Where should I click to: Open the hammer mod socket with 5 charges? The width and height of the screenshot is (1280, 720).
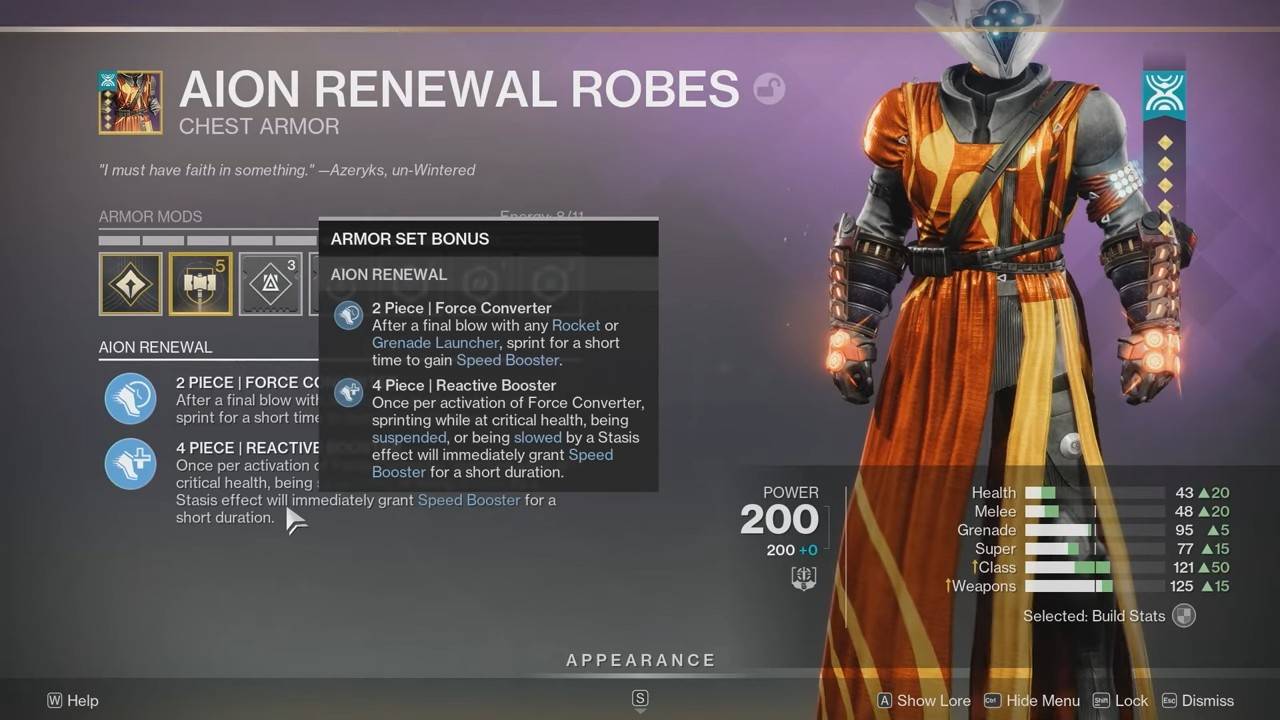point(199,284)
